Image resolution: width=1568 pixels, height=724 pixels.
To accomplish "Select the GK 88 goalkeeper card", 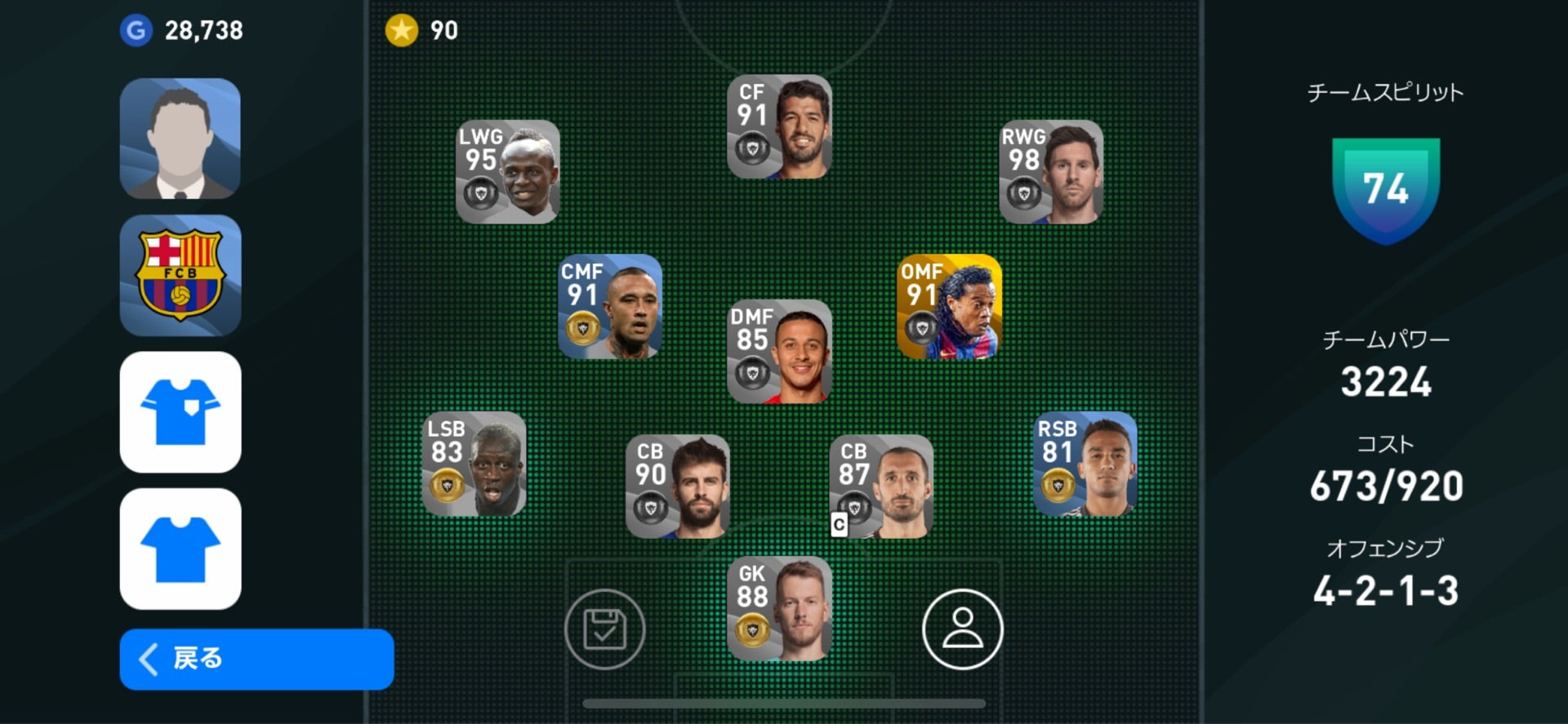I will point(779,609).
